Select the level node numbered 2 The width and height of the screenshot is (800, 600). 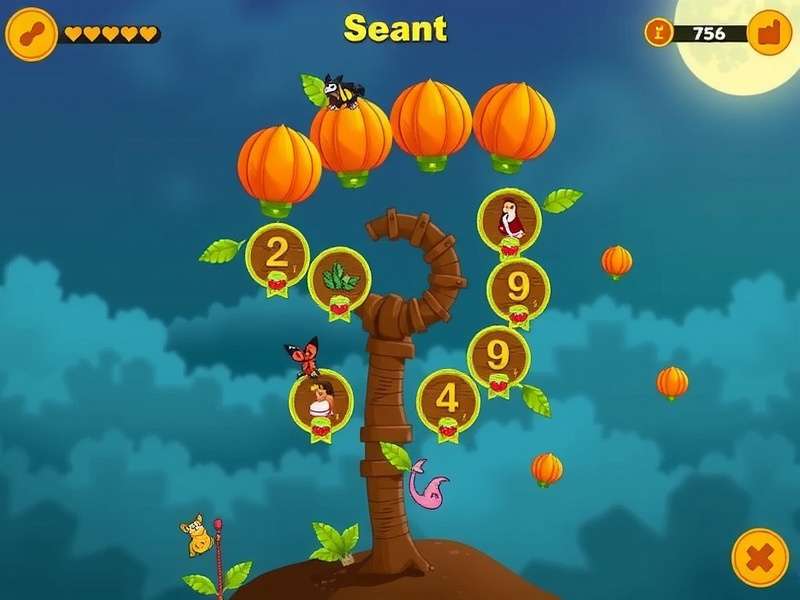pyautogui.click(x=277, y=255)
